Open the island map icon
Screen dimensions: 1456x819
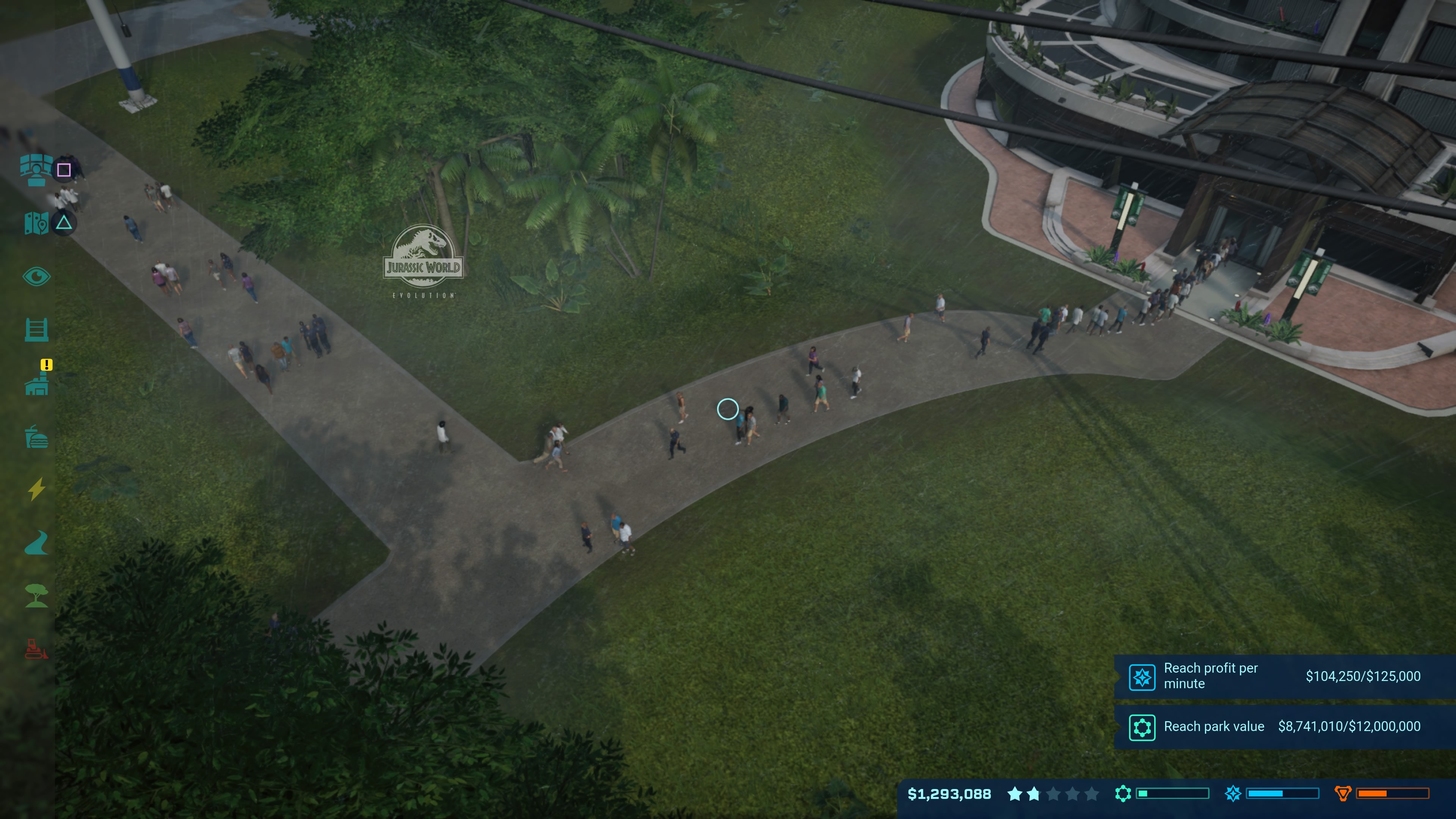click(36, 223)
